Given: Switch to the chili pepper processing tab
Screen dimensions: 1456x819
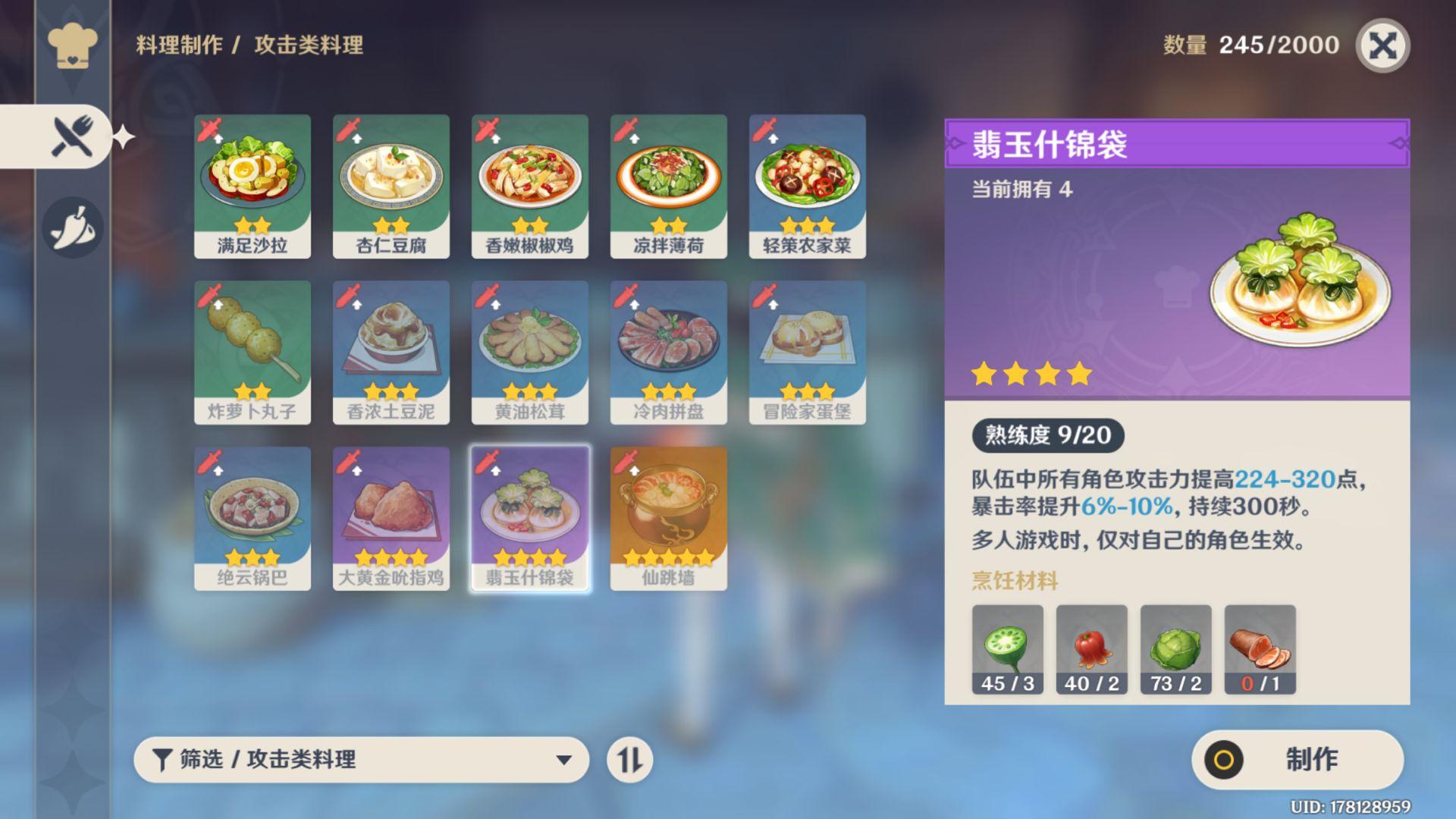Looking at the screenshot, I should tap(72, 226).
